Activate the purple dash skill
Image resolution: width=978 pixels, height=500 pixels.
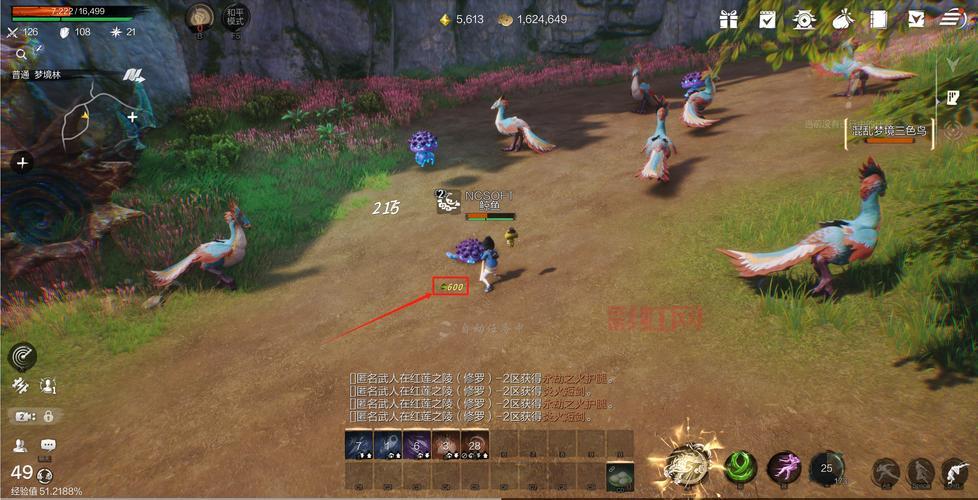784,467
